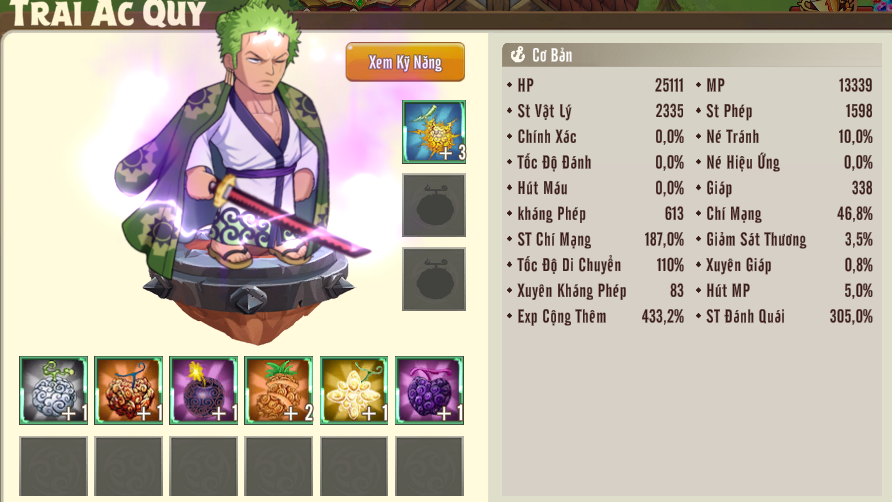The width and height of the screenshot is (892, 502).
Task: Choose the golden yellow flower fruit slot
Action: tap(353, 390)
